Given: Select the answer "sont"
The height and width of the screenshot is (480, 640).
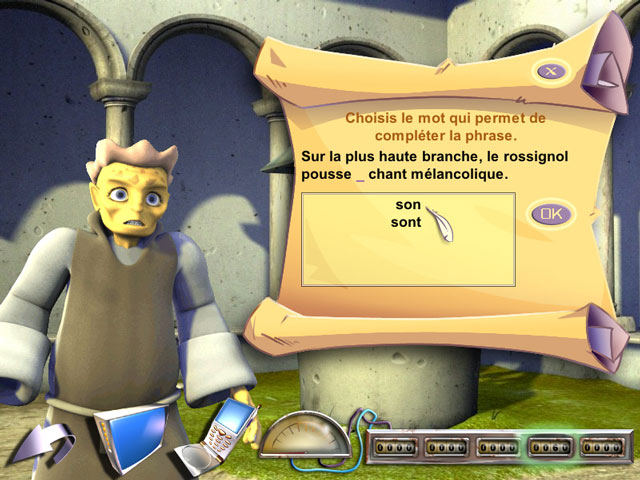Looking at the screenshot, I should point(407,222).
